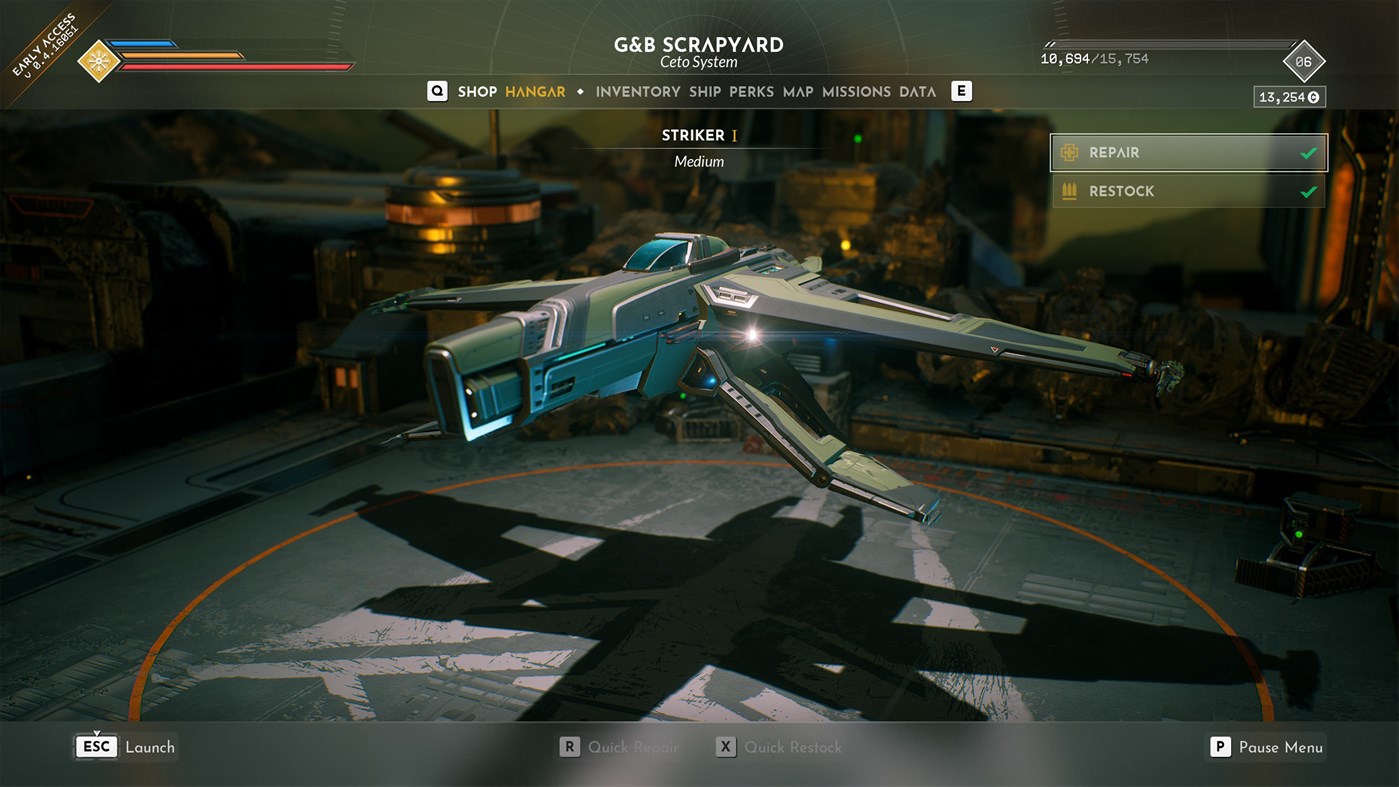Image resolution: width=1399 pixels, height=787 pixels.
Task: Open the DATA screen
Action: [x=918, y=91]
